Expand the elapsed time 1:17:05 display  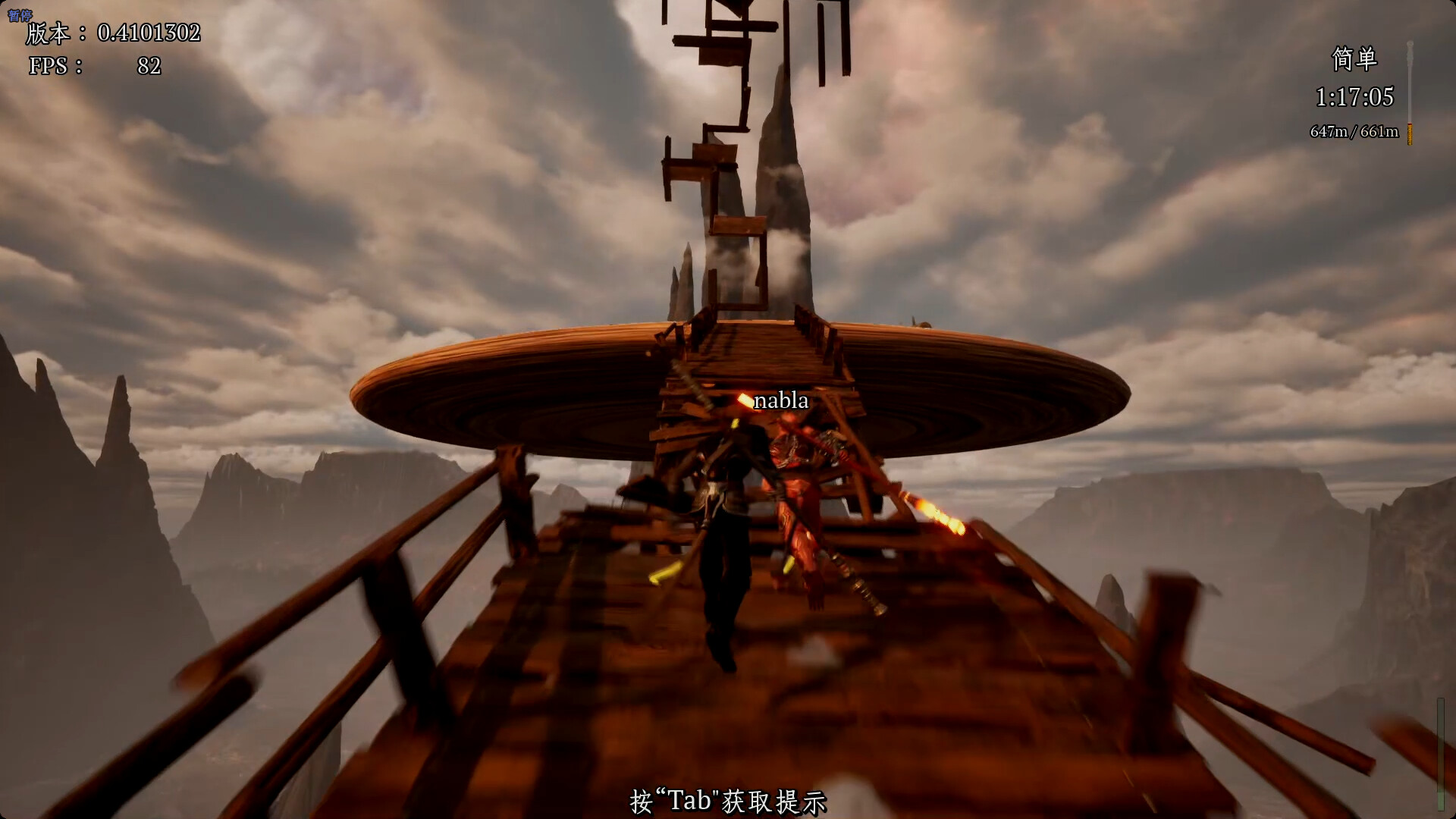point(1354,98)
